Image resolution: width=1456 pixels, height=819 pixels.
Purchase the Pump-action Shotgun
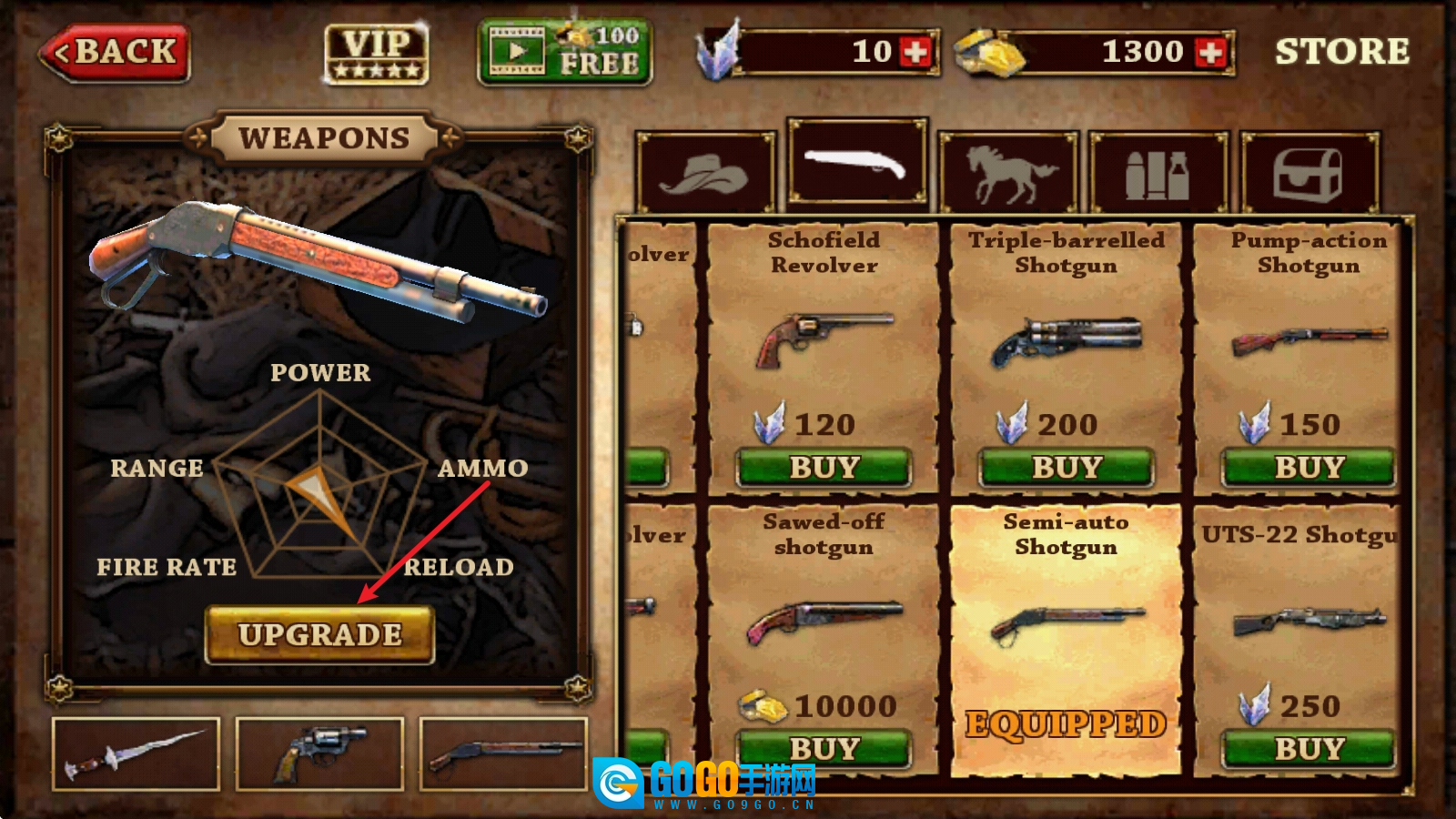(x=1309, y=468)
